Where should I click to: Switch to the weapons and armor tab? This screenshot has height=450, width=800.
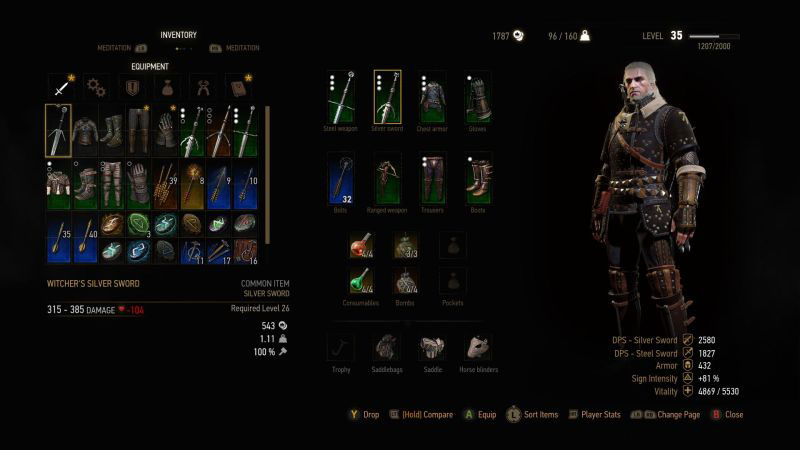[61, 87]
